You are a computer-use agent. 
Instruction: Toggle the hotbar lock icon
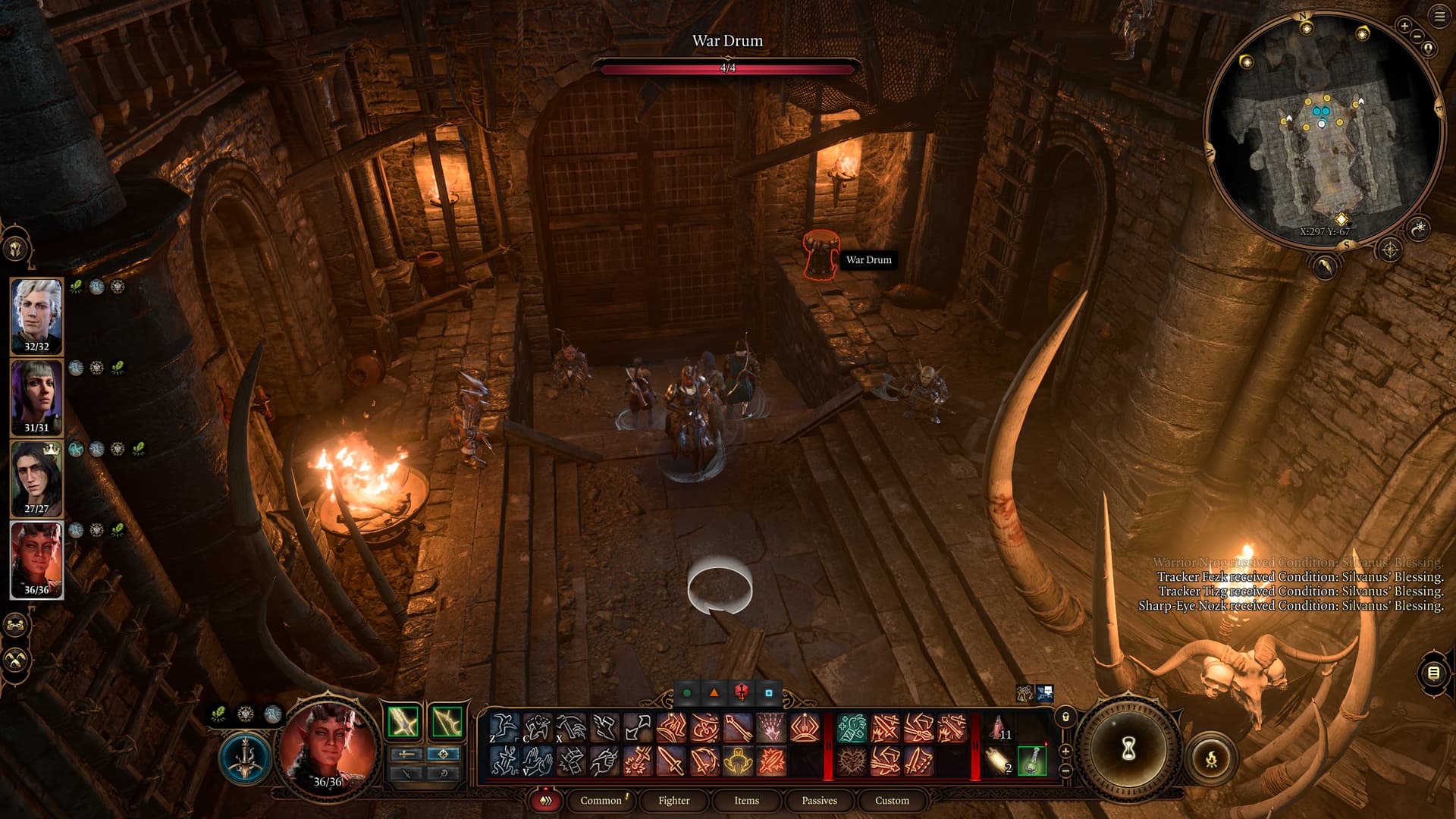(x=1065, y=717)
